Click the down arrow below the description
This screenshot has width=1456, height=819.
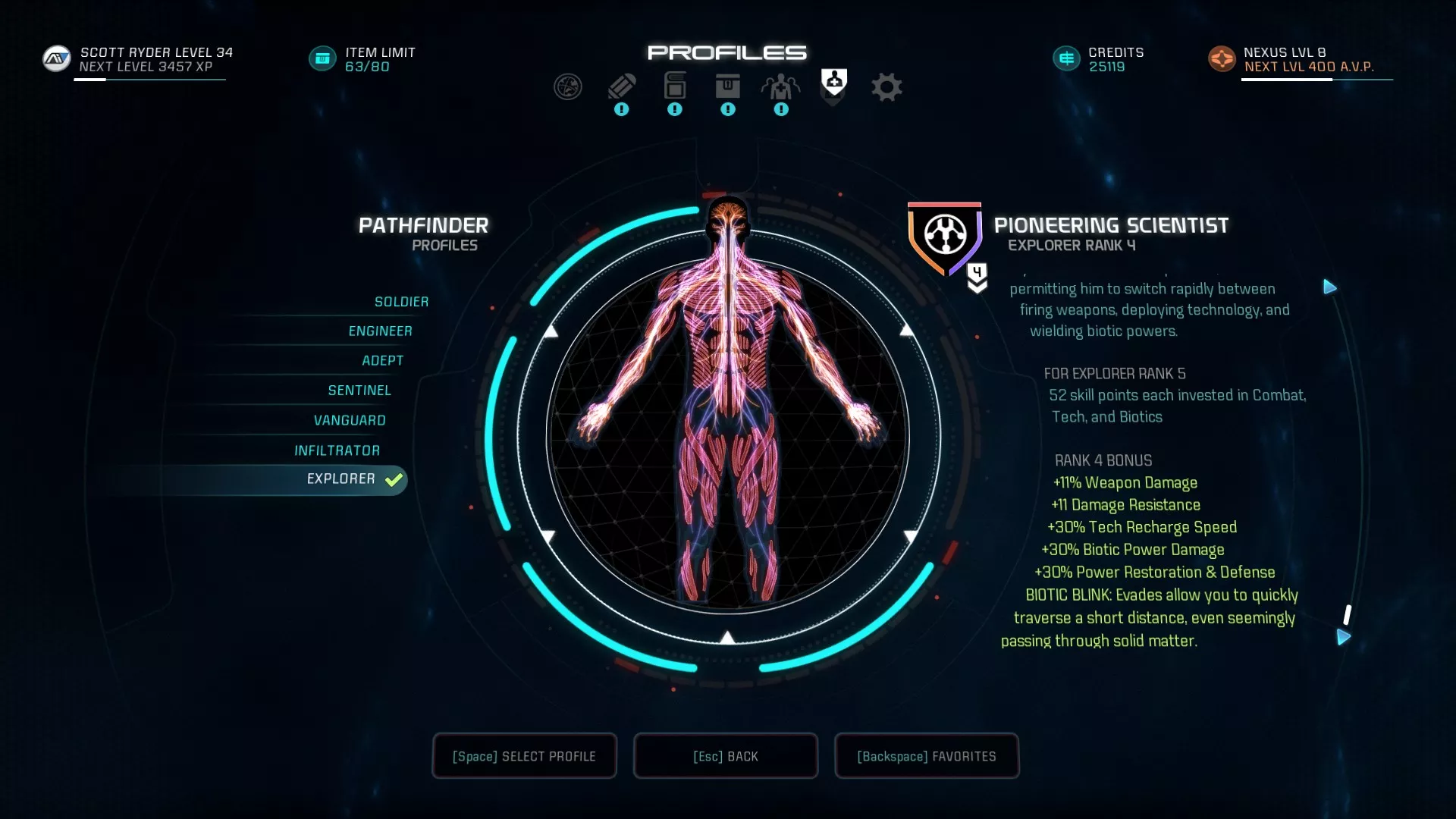1346,639
